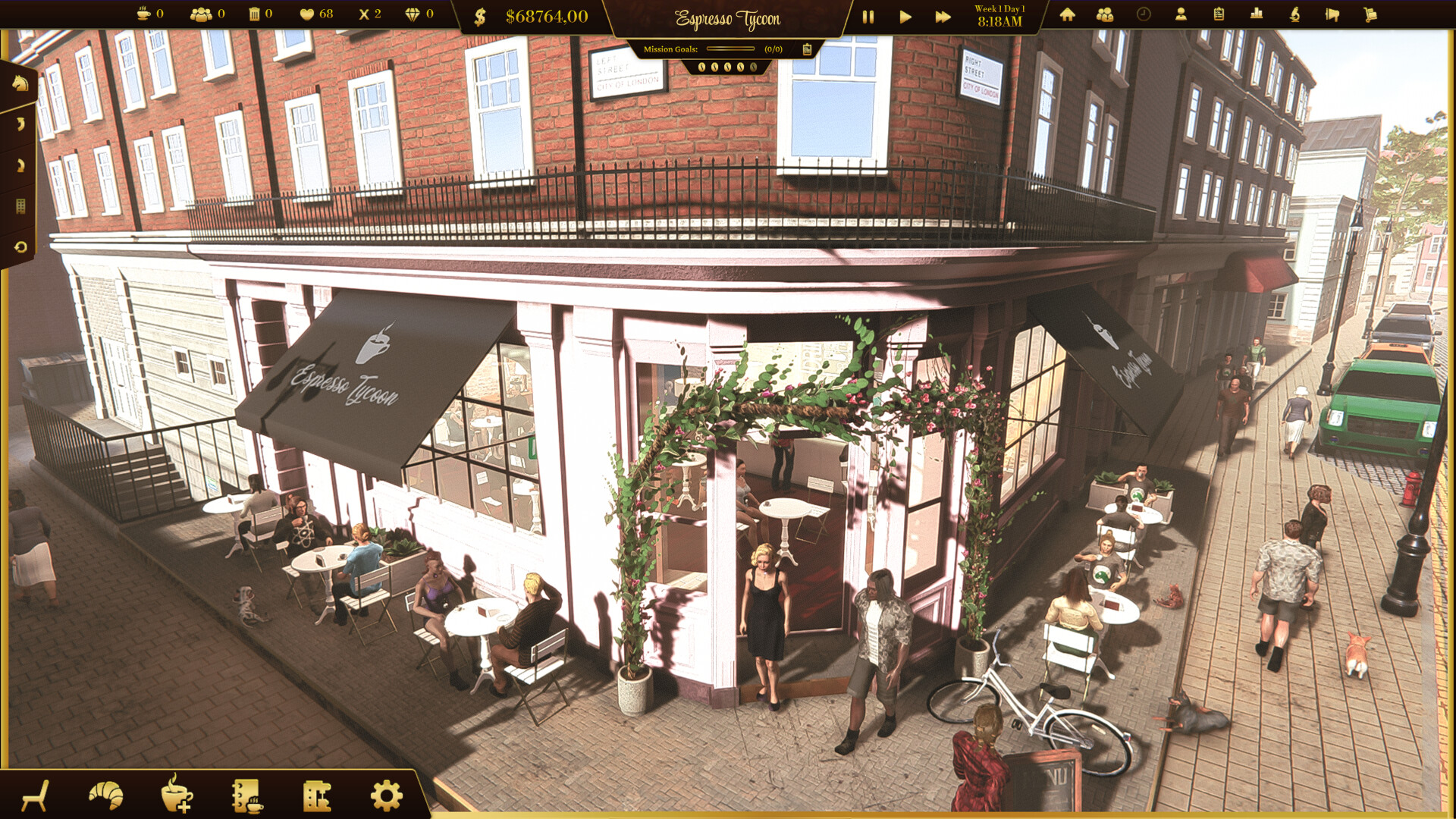Toggle the clock schedule view

(x=1143, y=15)
